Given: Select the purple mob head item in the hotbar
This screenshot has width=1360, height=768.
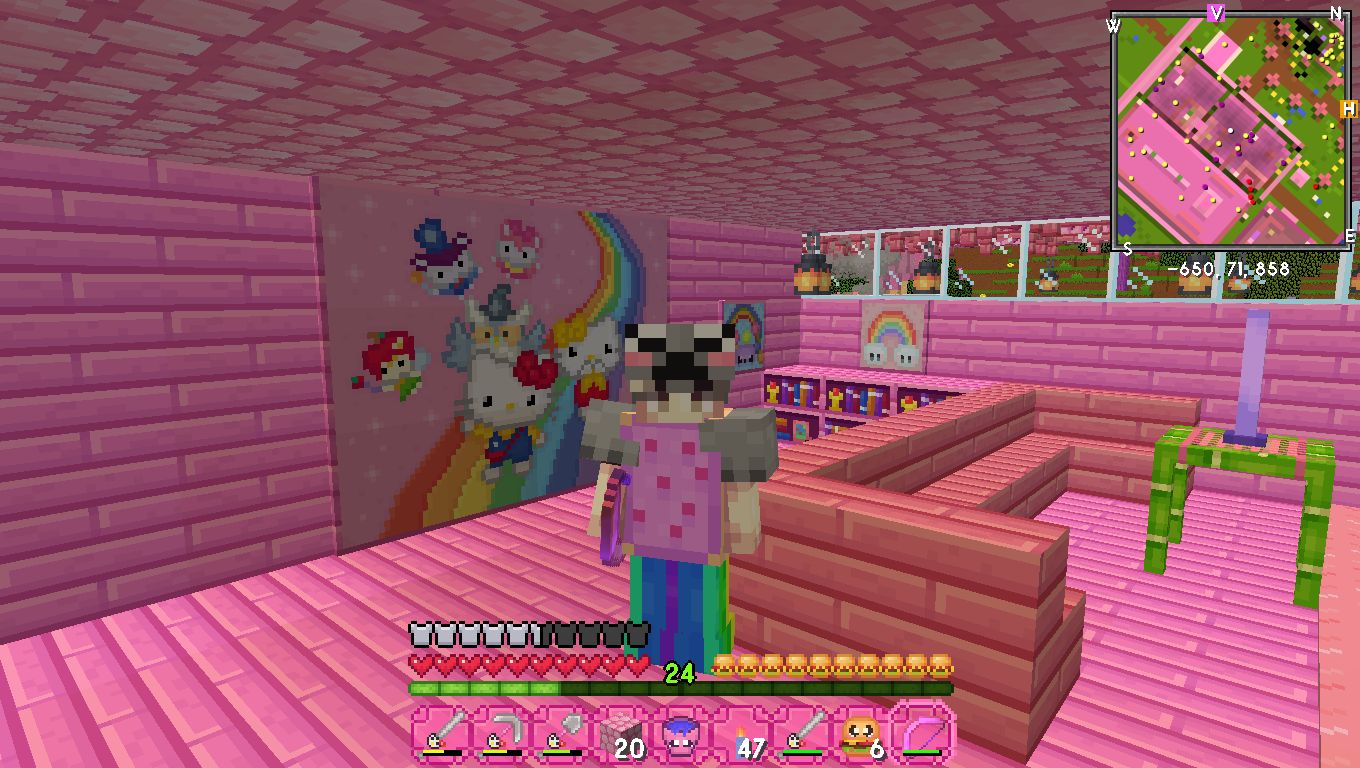Looking at the screenshot, I should tap(683, 735).
